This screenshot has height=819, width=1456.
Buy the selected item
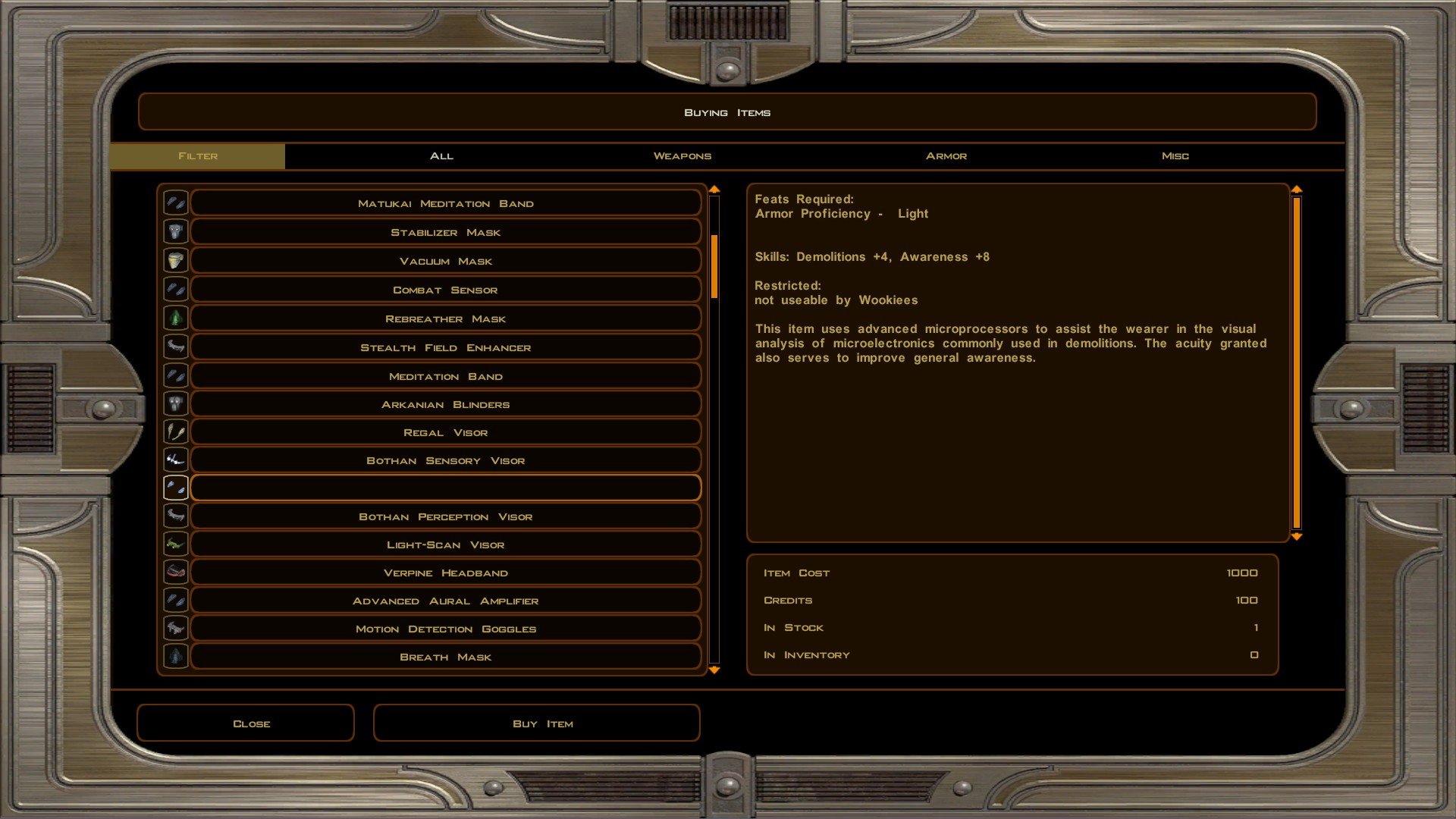coord(536,723)
